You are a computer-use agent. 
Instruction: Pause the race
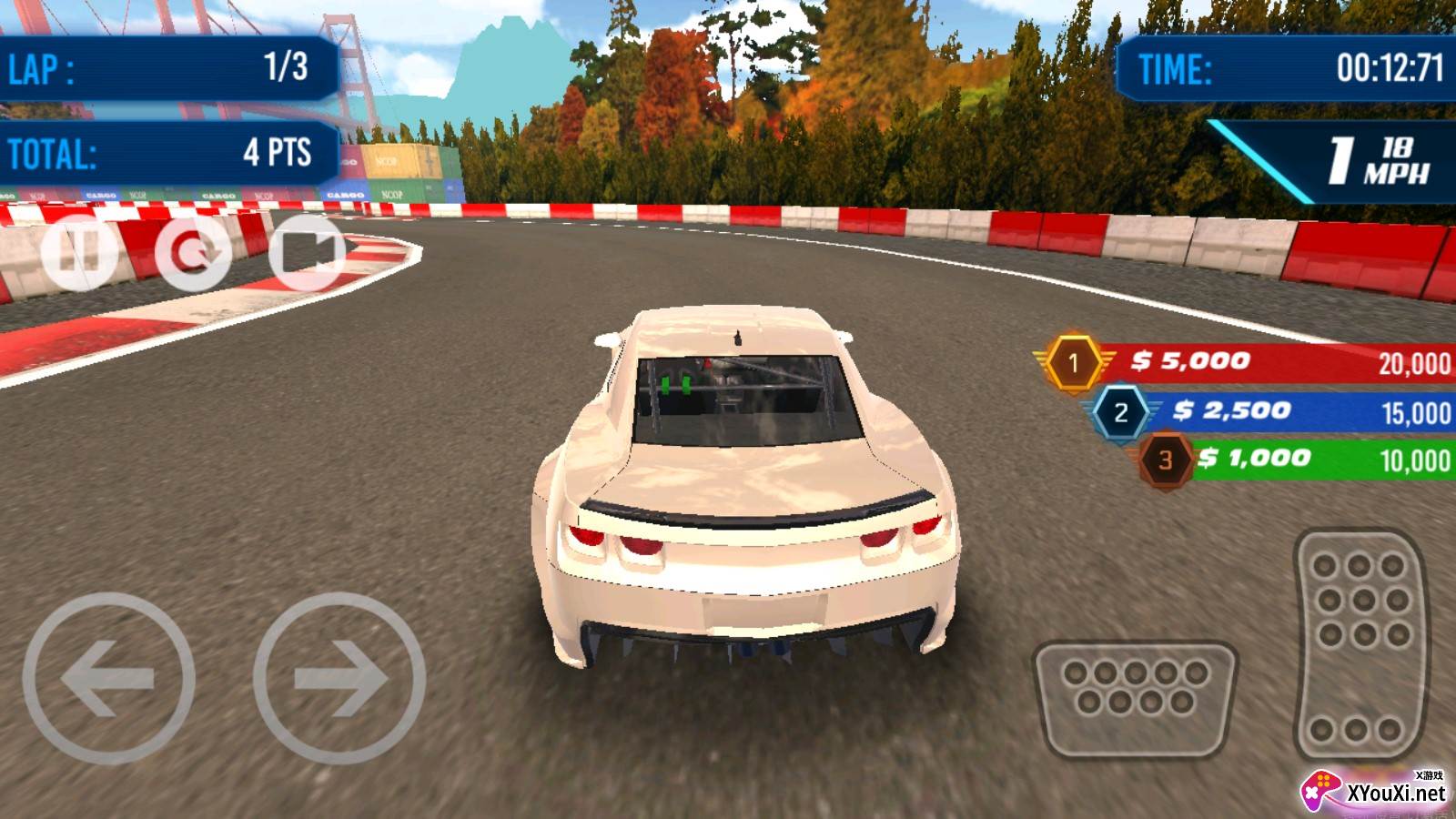pos(79,251)
